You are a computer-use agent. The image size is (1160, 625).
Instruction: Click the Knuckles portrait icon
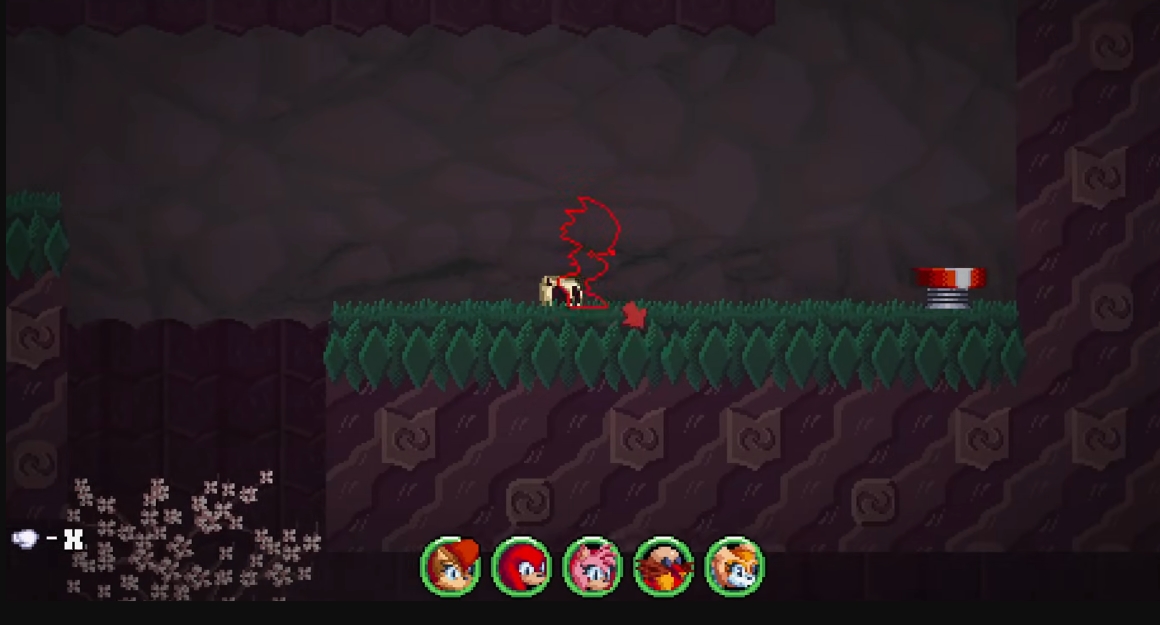521,566
